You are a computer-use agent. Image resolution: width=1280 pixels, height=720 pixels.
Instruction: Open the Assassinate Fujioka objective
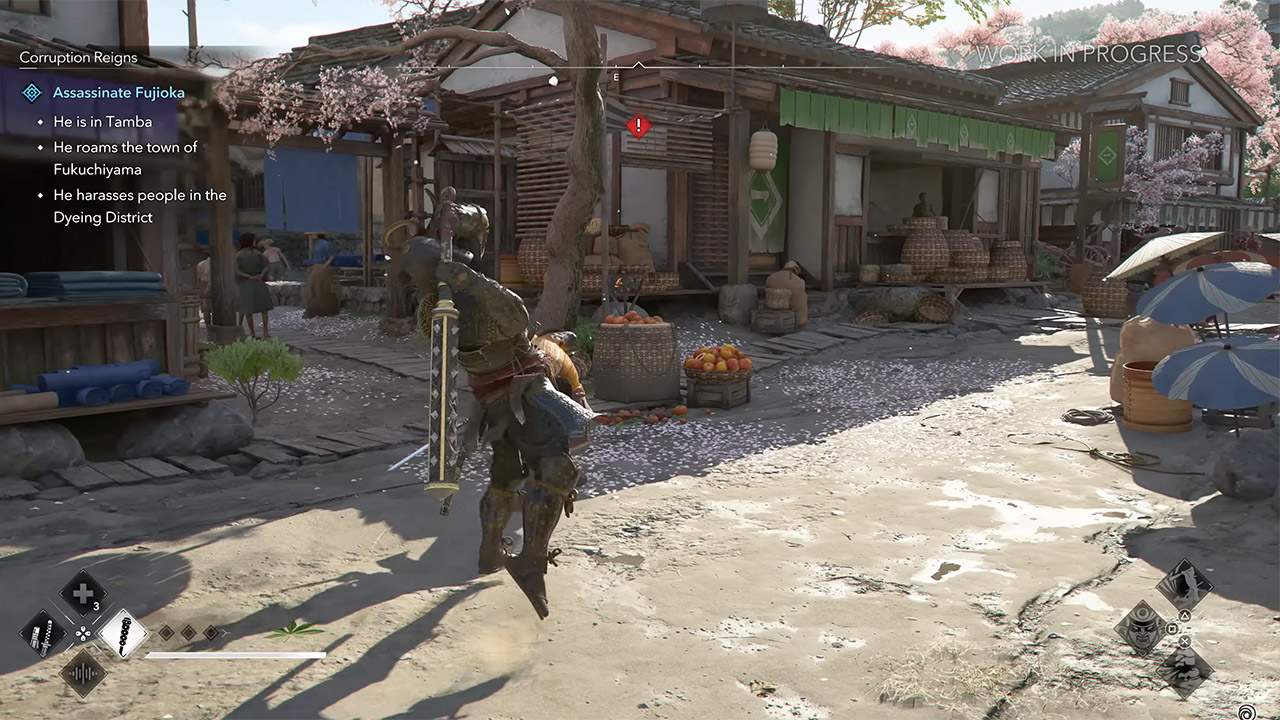coord(118,93)
